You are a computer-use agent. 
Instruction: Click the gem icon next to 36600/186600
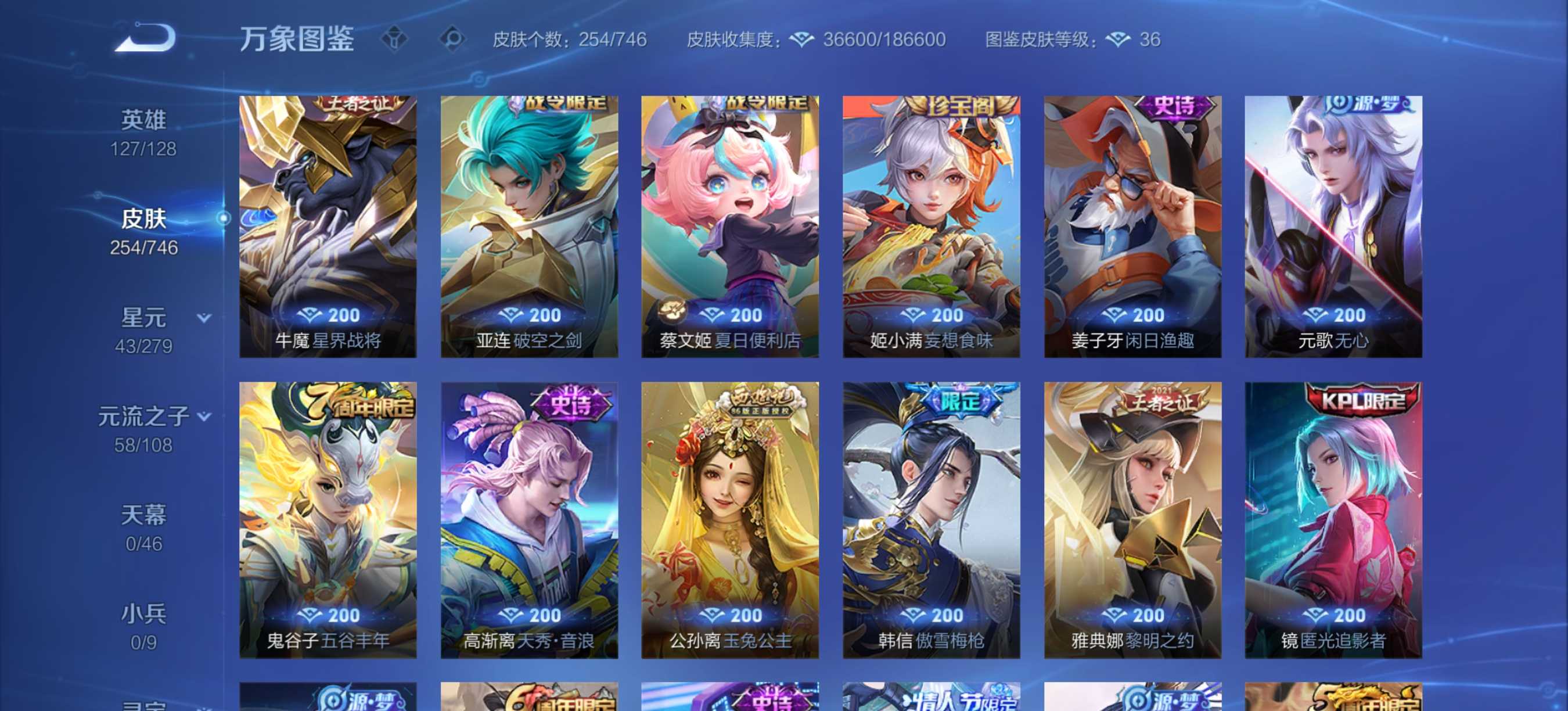[802, 39]
